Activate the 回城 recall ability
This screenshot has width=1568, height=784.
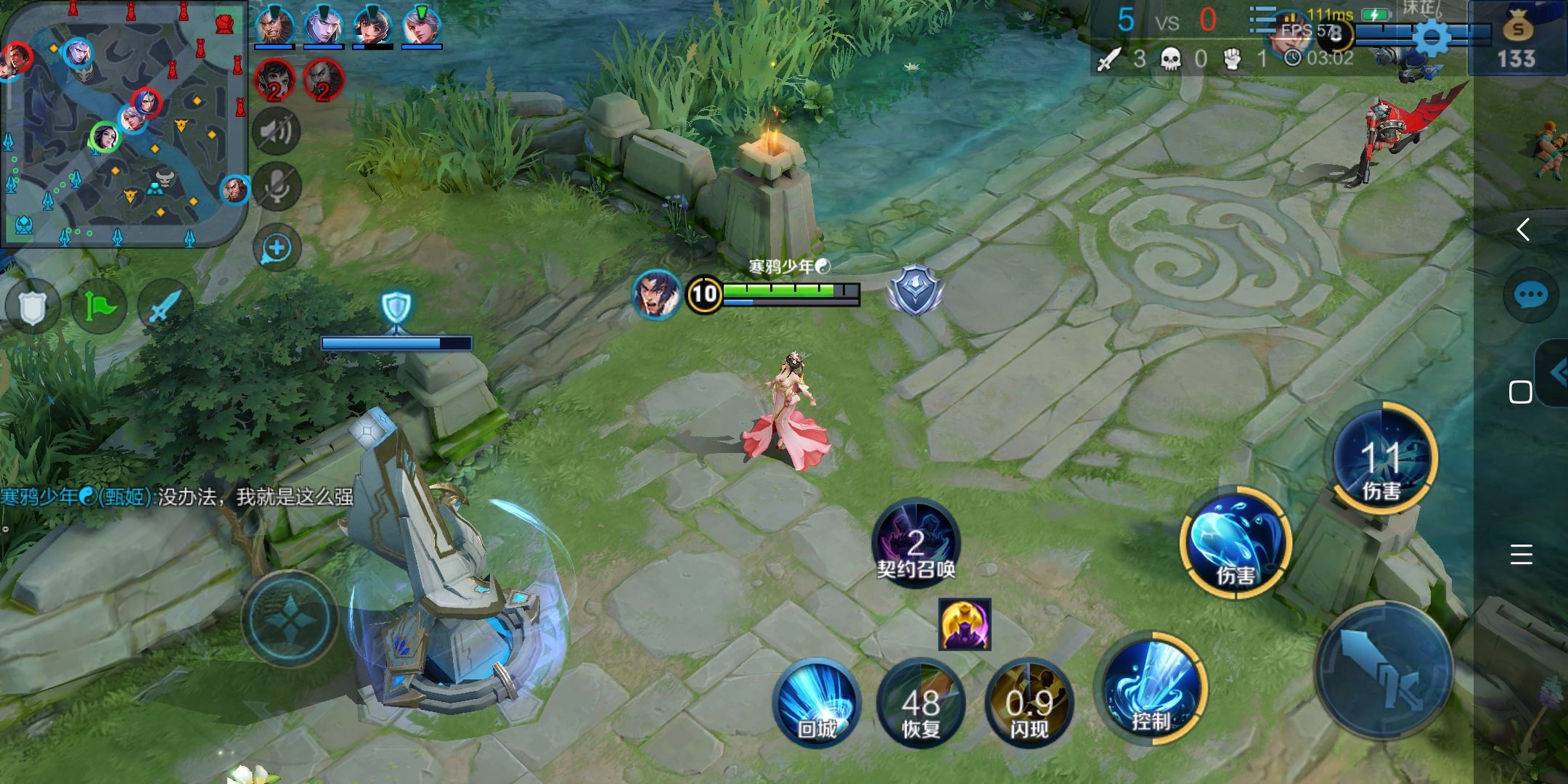817,701
